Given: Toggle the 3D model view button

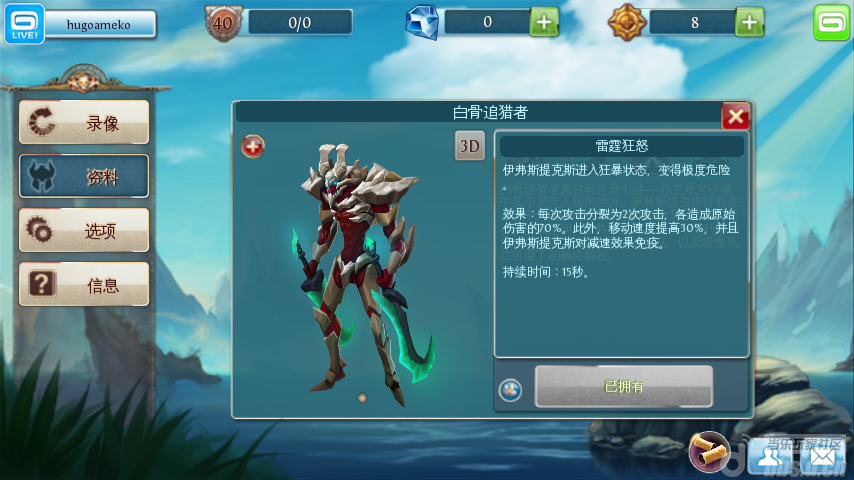Looking at the screenshot, I should [470, 146].
